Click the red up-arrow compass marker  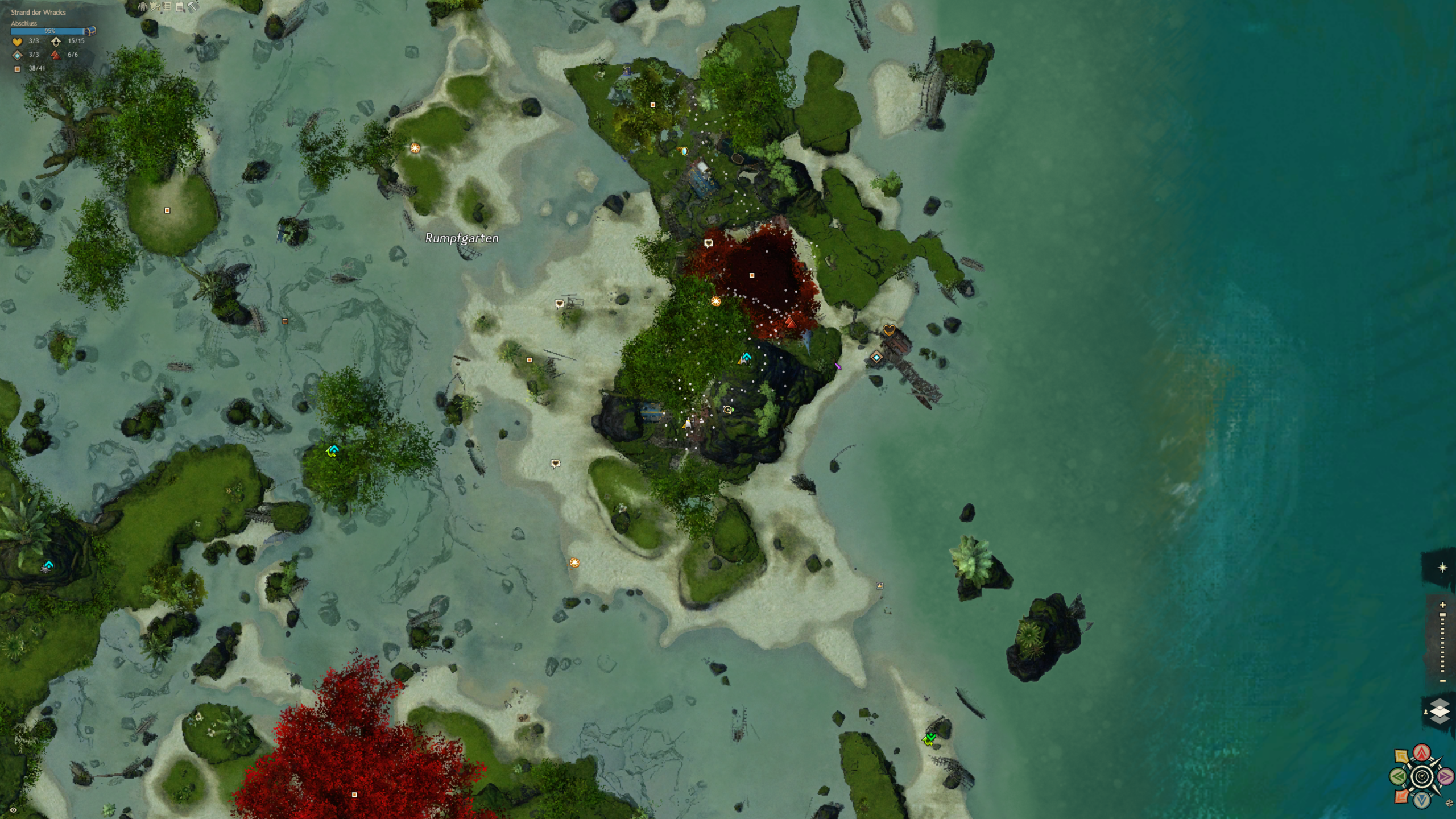tap(1422, 753)
